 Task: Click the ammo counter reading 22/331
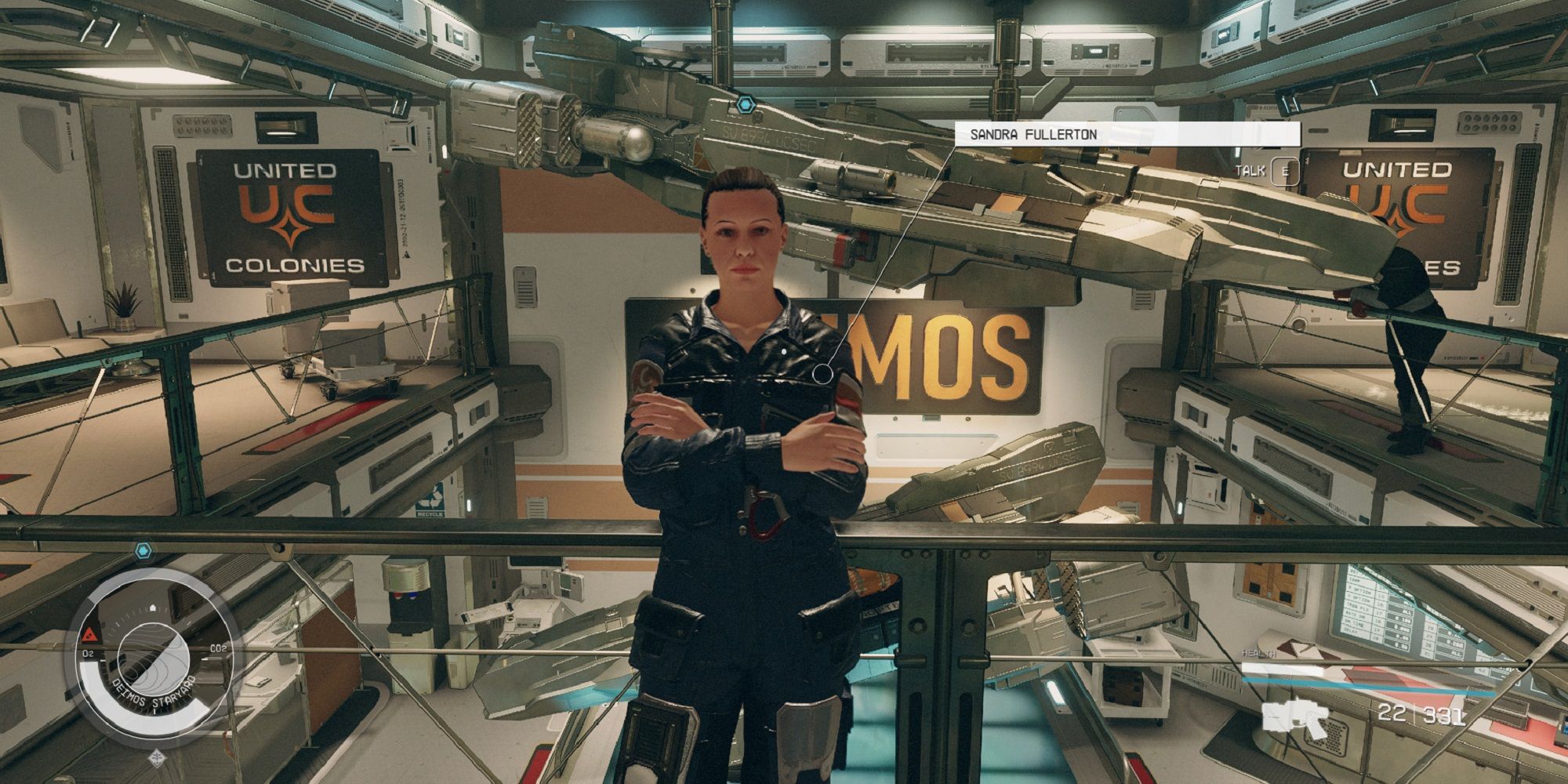[x=1418, y=714]
